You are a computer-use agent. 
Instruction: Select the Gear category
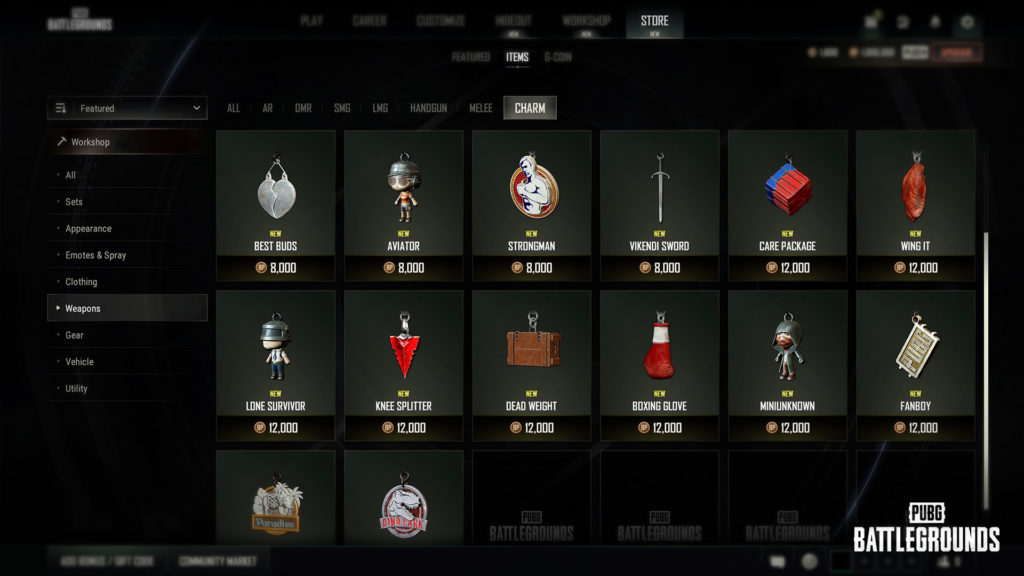click(75, 335)
